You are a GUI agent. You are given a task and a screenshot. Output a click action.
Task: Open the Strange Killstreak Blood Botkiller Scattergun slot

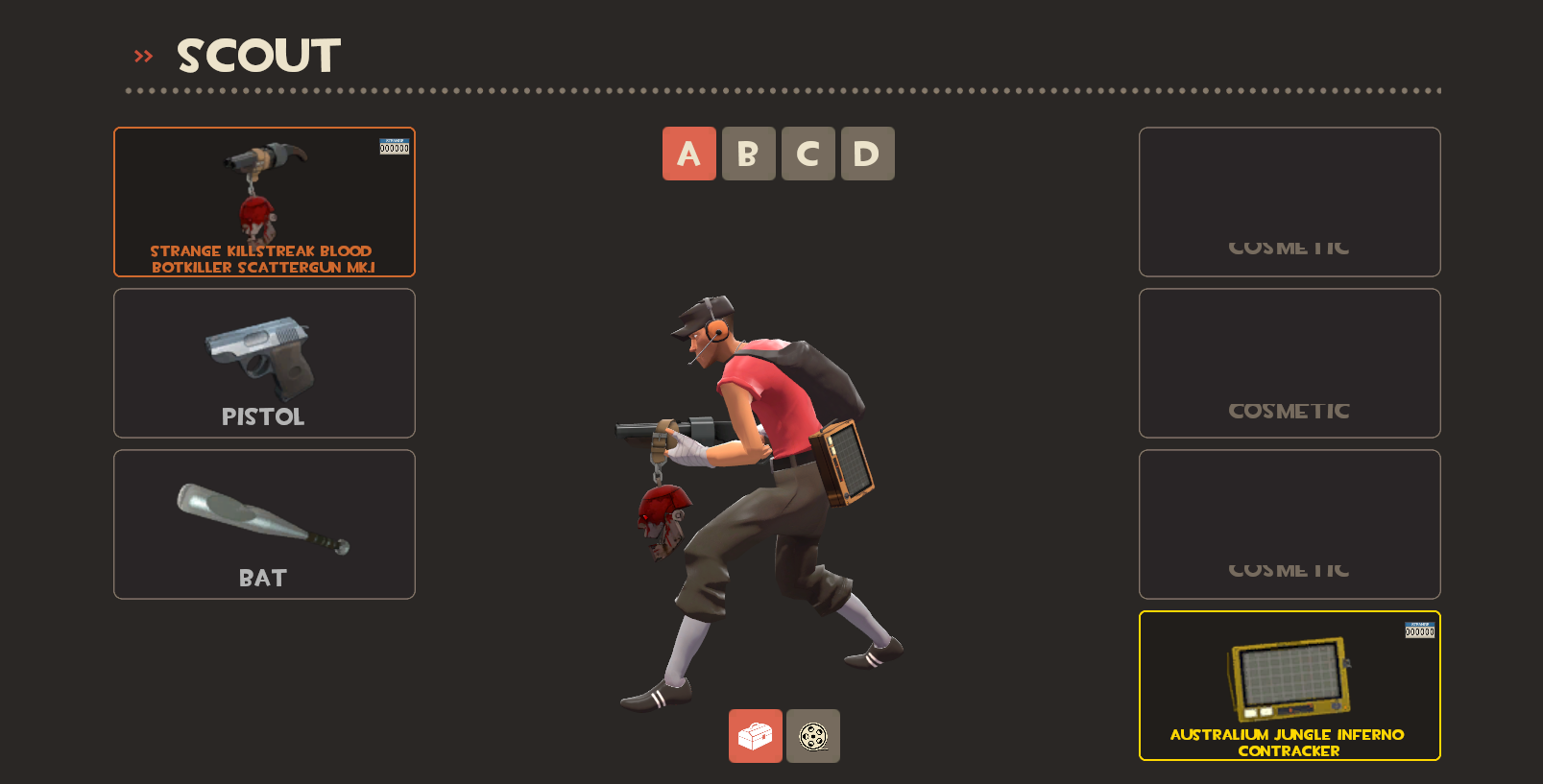[264, 192]
